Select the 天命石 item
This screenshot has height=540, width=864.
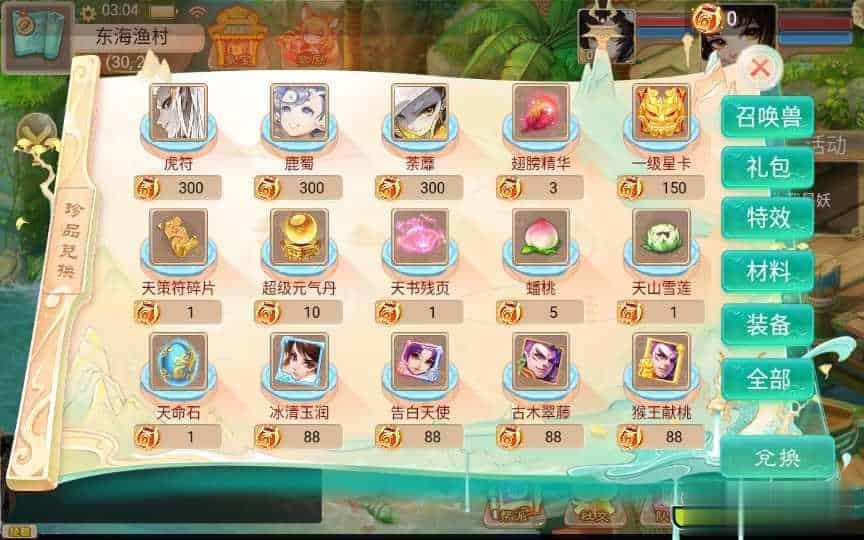(178, 361)
